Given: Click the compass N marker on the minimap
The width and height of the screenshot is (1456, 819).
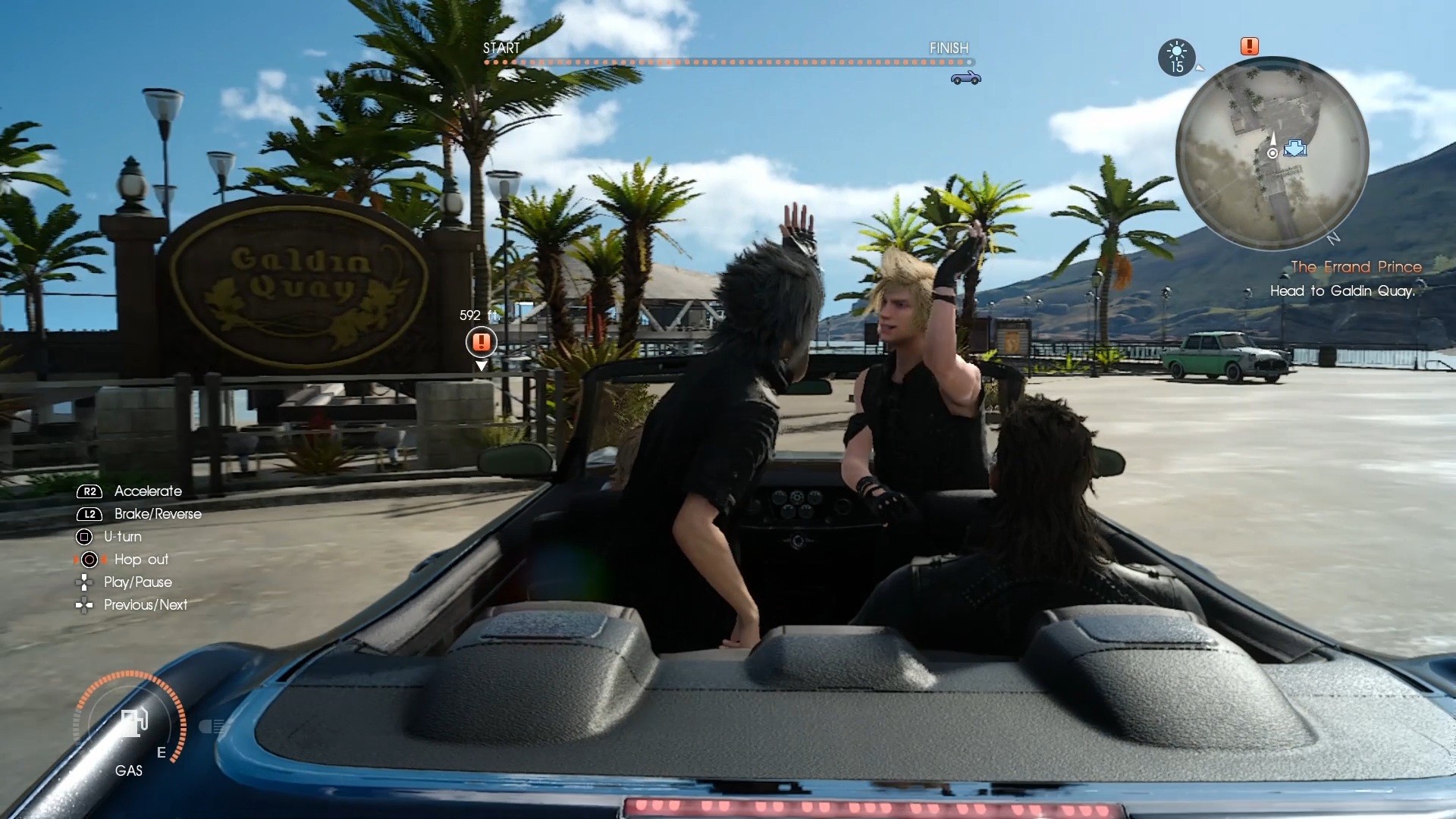Looking at the screenshot, I should [1335, 237].
